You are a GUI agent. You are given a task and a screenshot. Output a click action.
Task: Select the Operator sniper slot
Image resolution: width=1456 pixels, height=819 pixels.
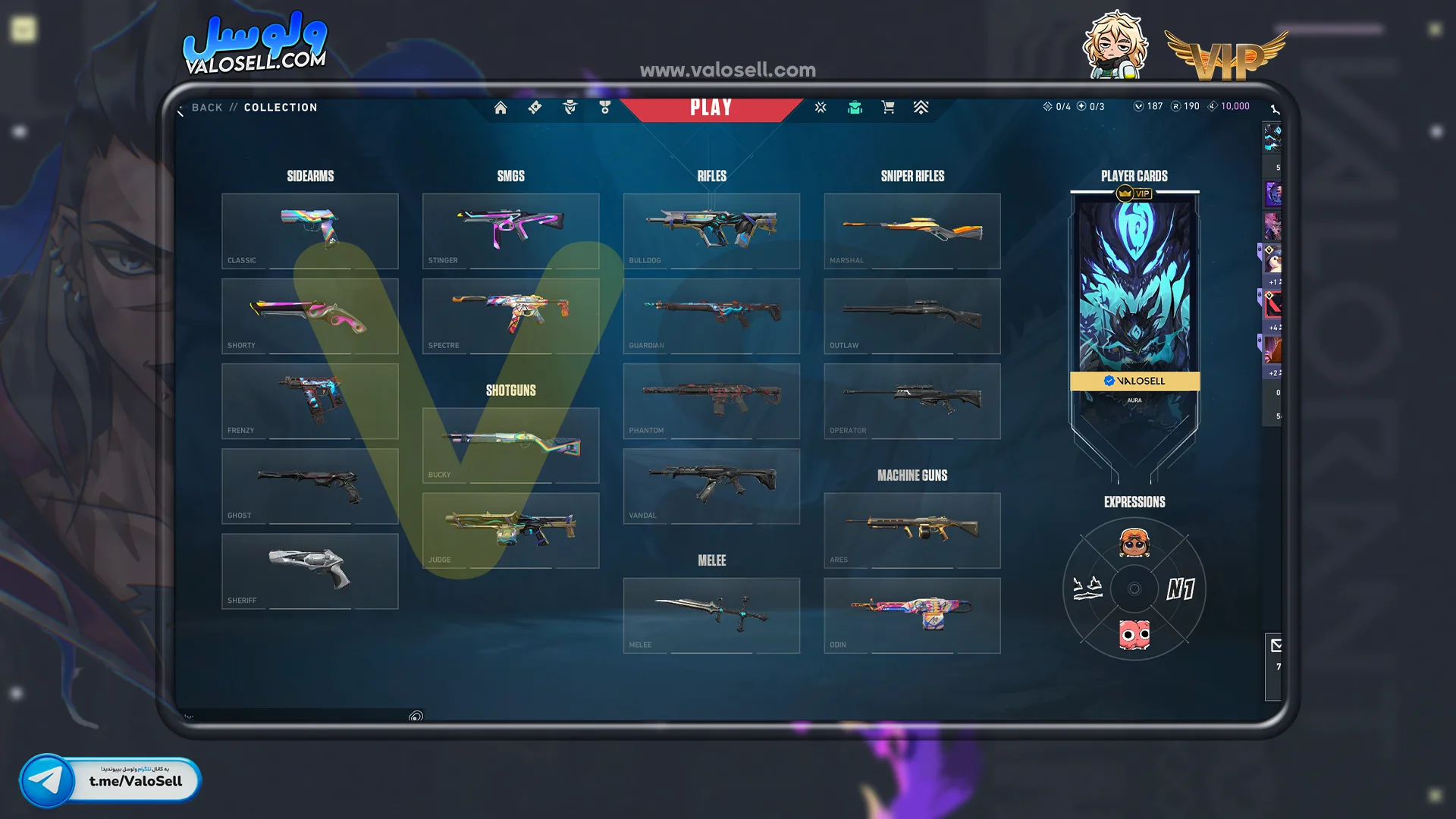[x=912, y=400]
